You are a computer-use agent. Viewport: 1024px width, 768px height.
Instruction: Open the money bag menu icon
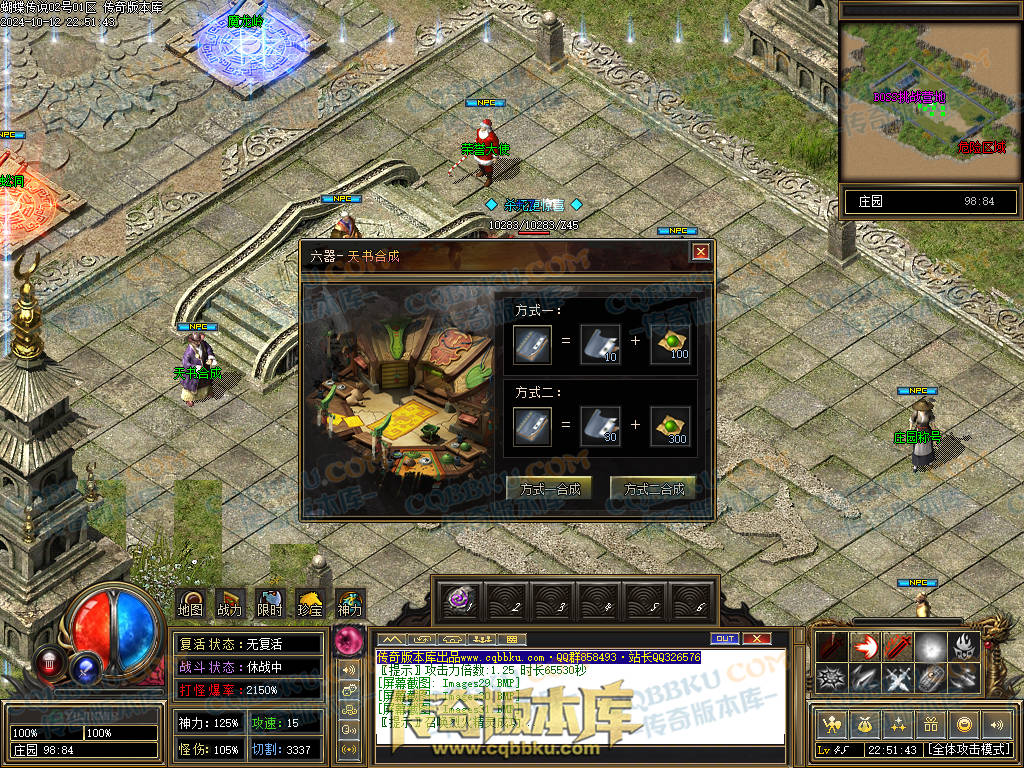tap(863, 725)
